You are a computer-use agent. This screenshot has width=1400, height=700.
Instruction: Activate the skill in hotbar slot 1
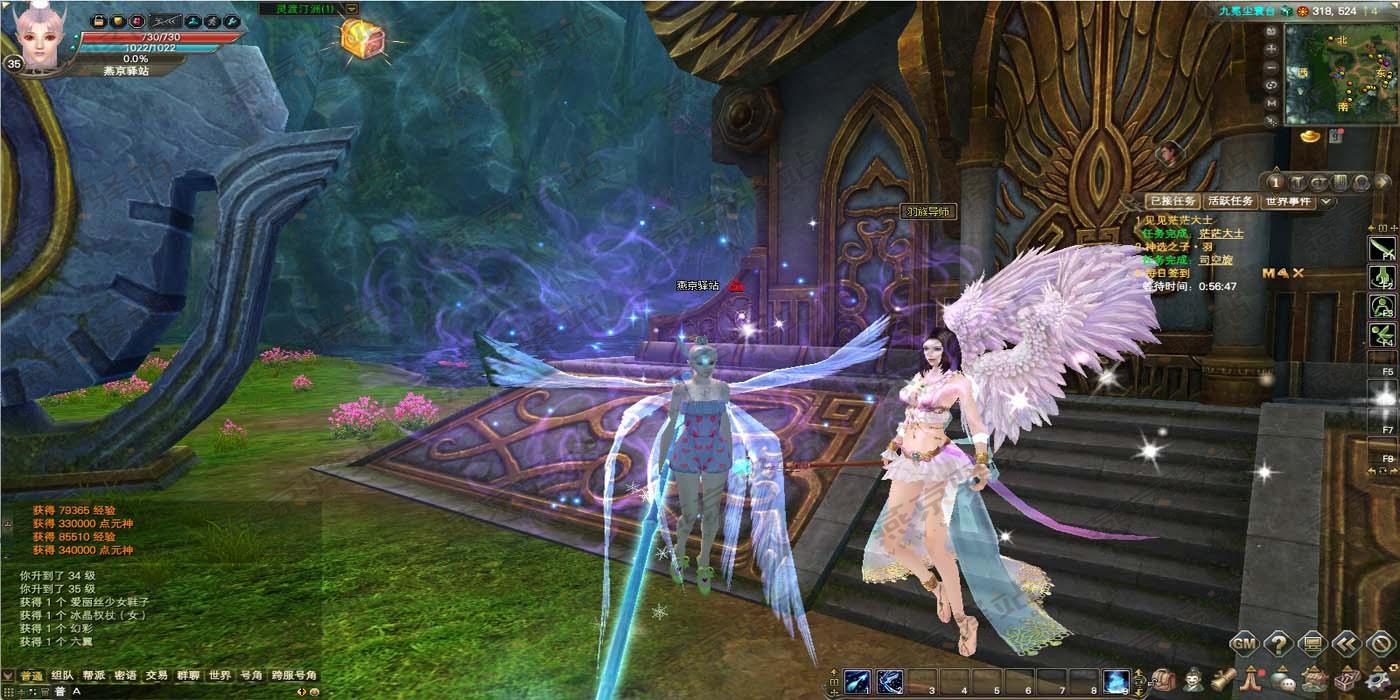(x=857, y=682)
